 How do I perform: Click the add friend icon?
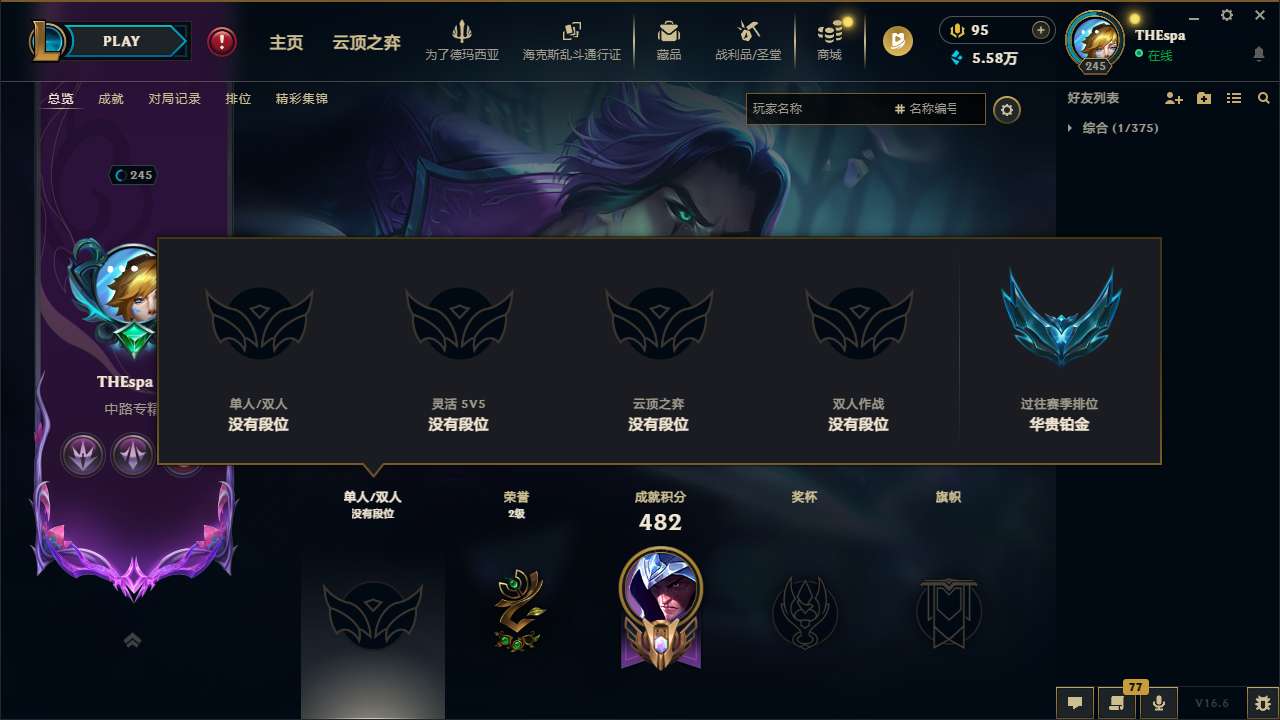click(1172, 97)
